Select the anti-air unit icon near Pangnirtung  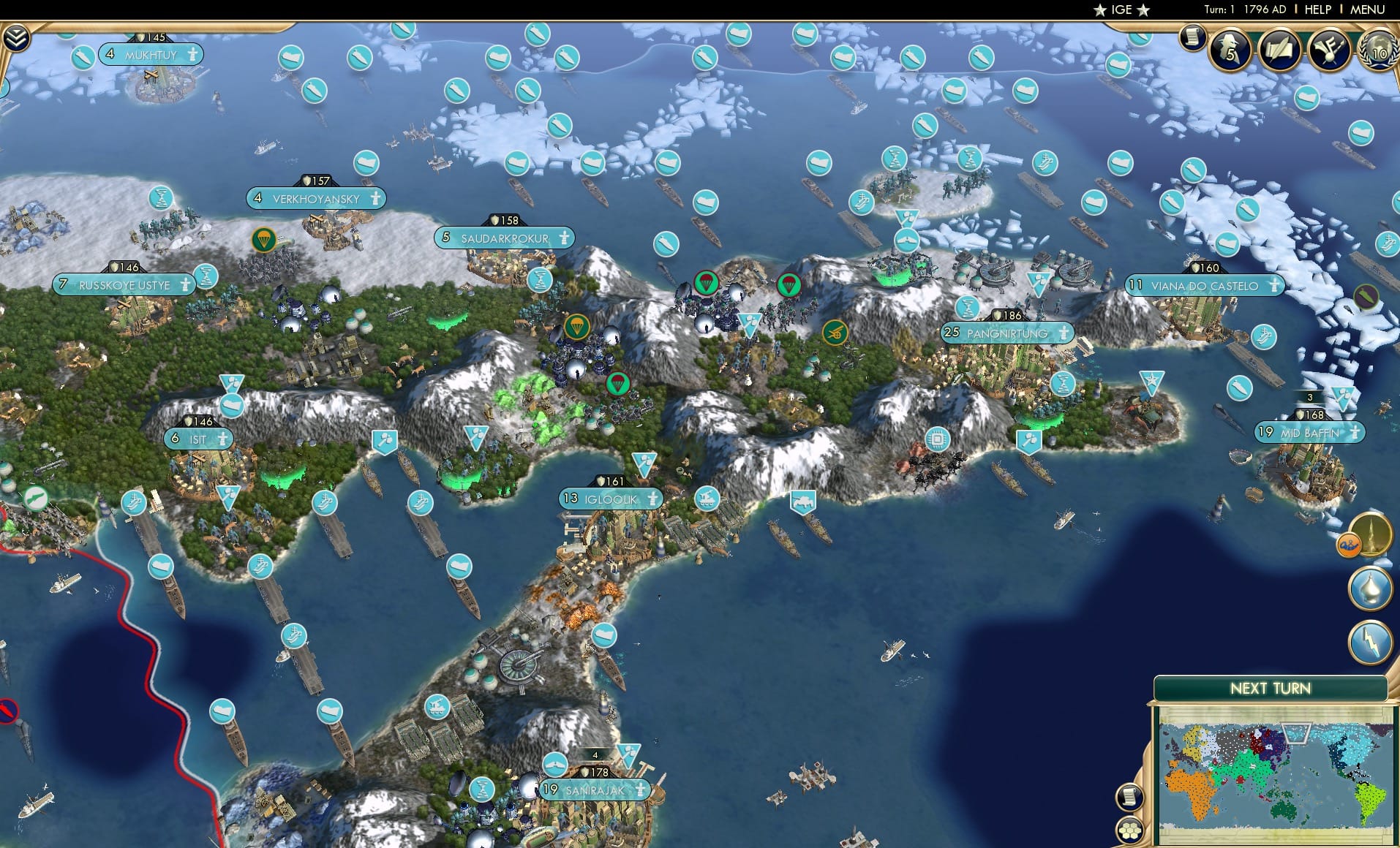[x=1039, y=285]
